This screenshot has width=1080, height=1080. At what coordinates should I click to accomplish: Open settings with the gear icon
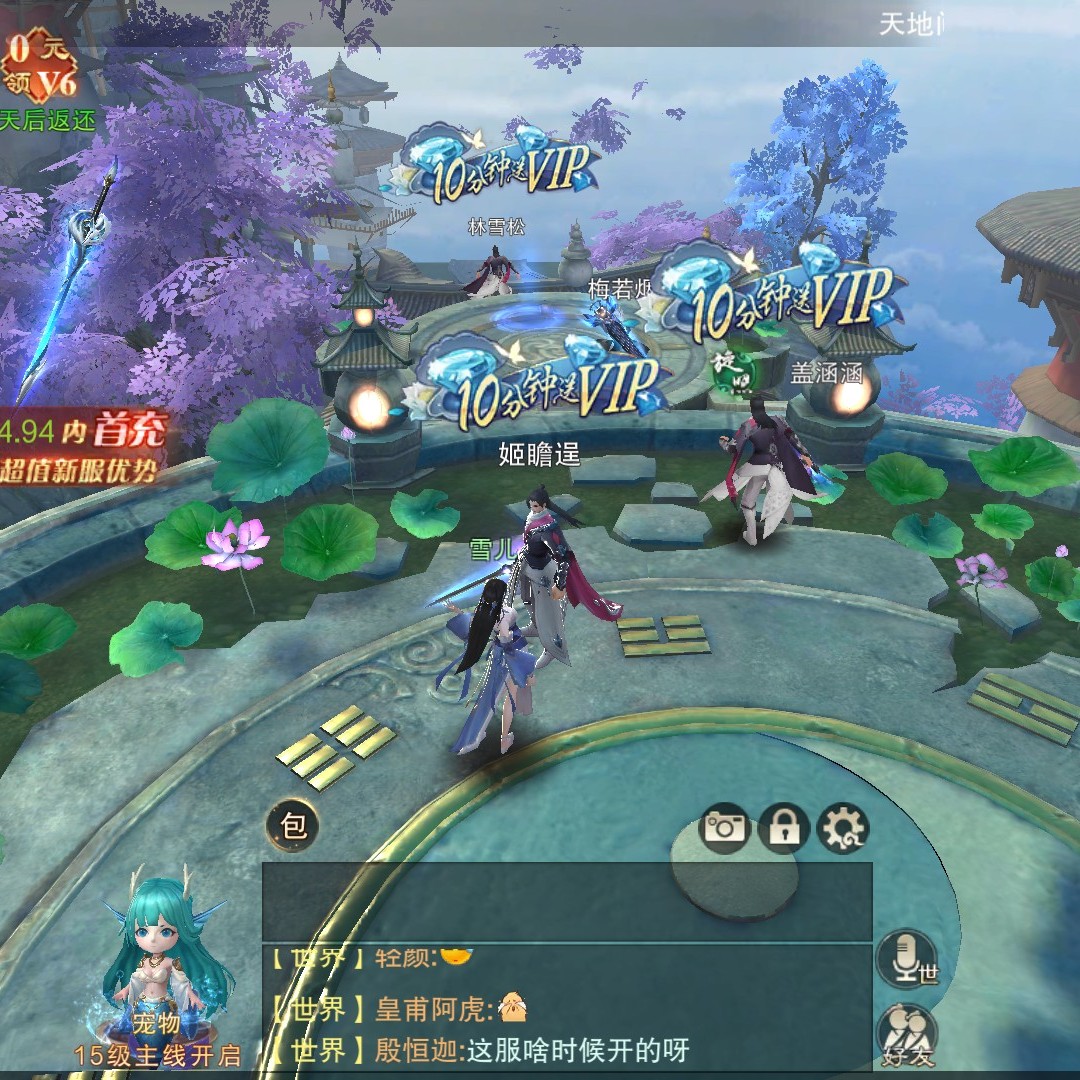842,827
